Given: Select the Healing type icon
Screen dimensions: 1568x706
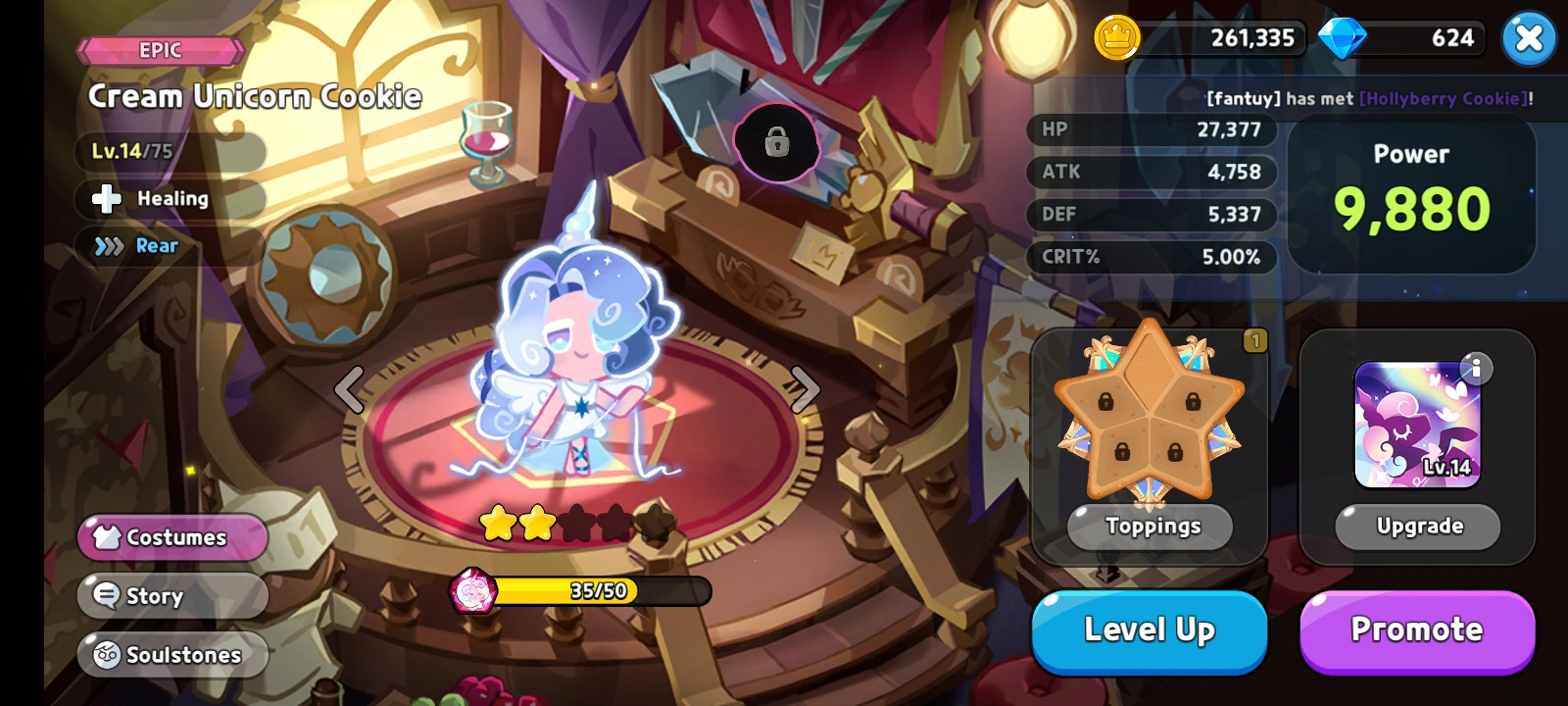Looking at the screenshot, I should pos(105,199).
